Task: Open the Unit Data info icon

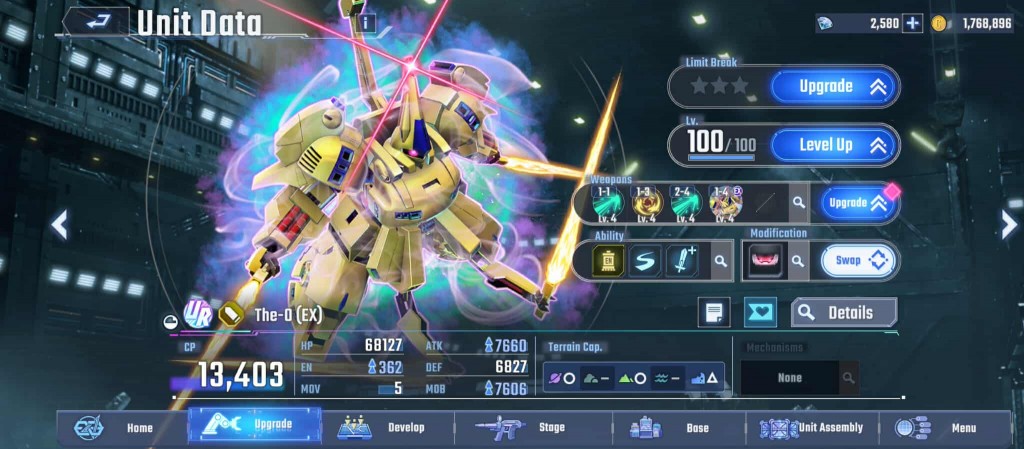Action: tap(367, 22)
